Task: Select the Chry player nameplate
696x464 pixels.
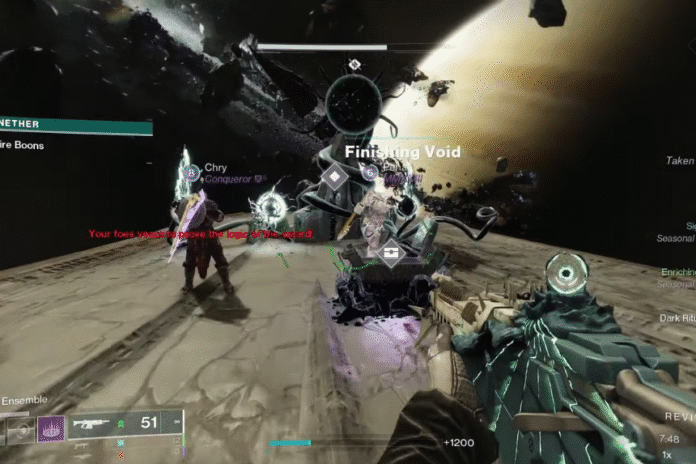Action: coord(215,168)
